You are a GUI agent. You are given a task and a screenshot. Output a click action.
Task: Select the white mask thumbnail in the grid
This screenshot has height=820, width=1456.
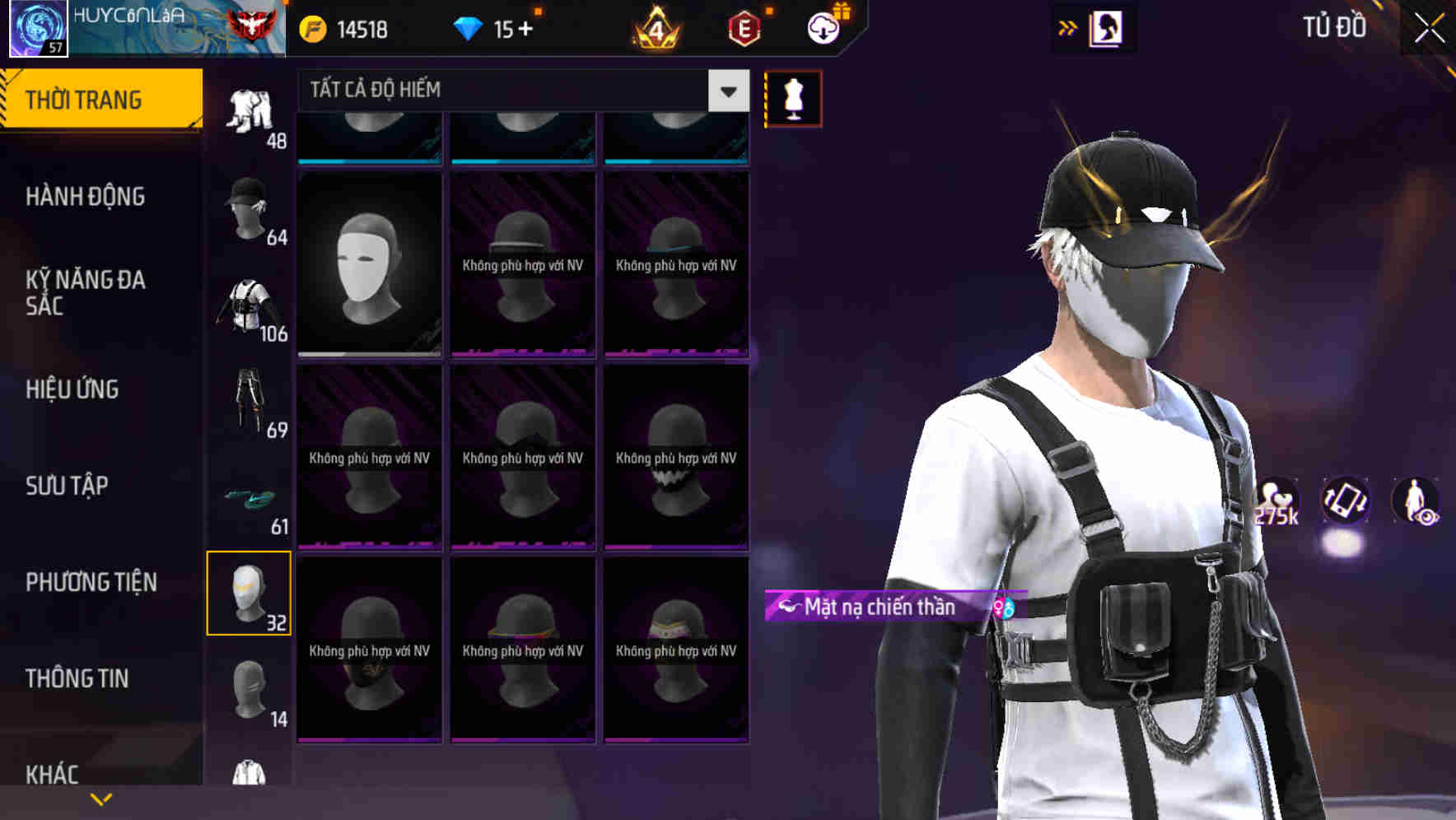[x=369, y=263]
